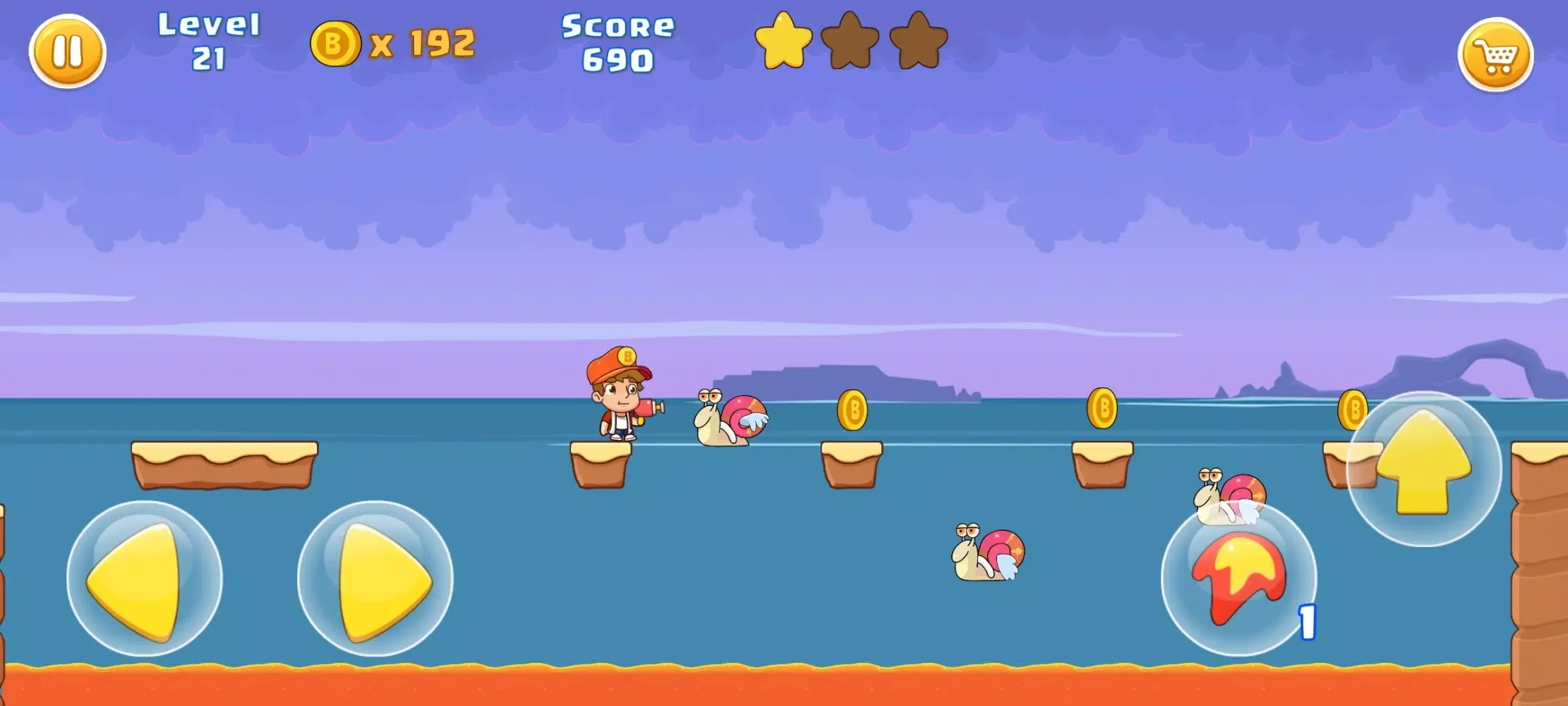This screenshot has width=1568, height=706.
Task: Tap the pause button top left
Action: coord(67,52)
